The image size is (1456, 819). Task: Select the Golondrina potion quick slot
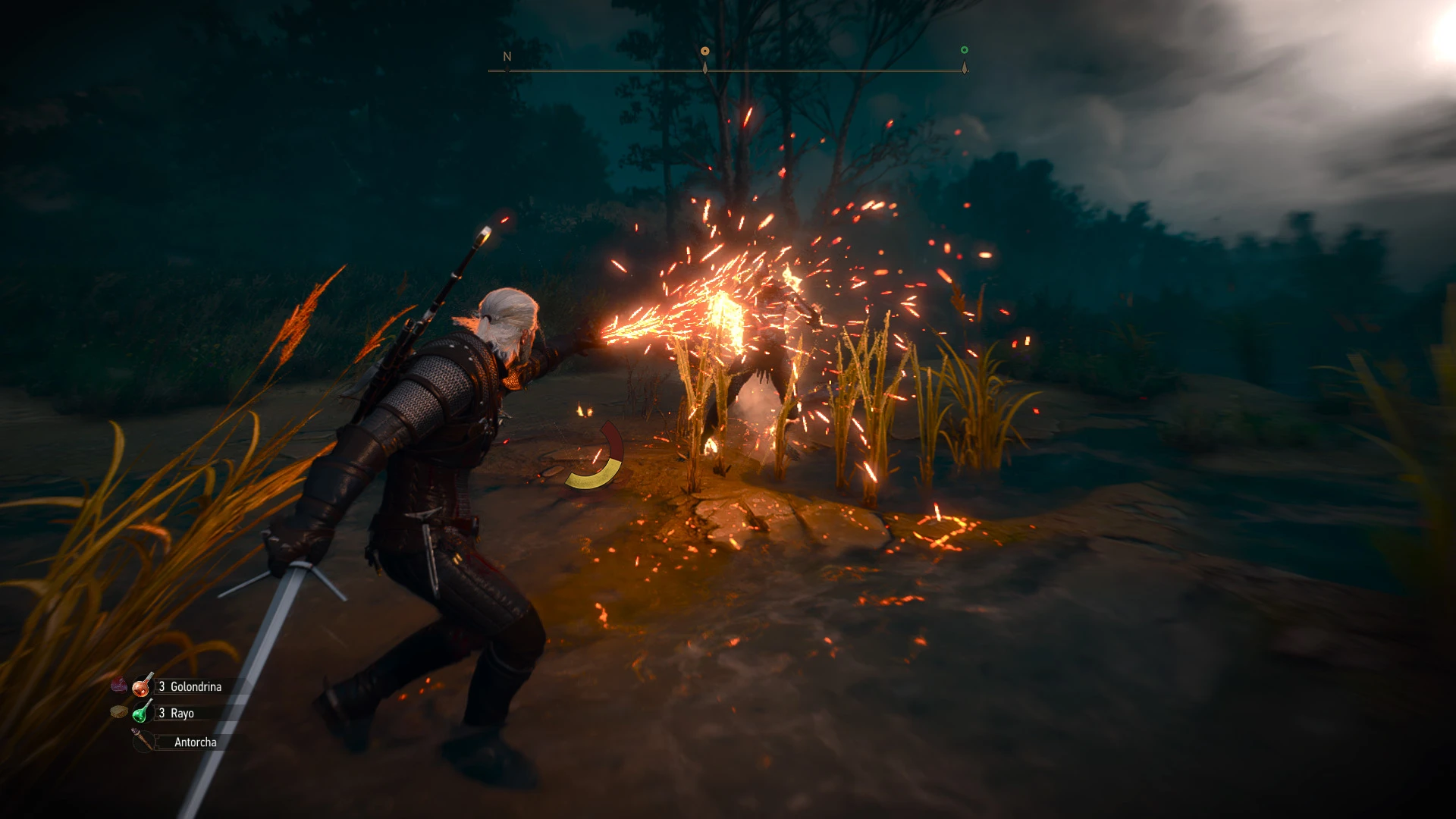143,686
